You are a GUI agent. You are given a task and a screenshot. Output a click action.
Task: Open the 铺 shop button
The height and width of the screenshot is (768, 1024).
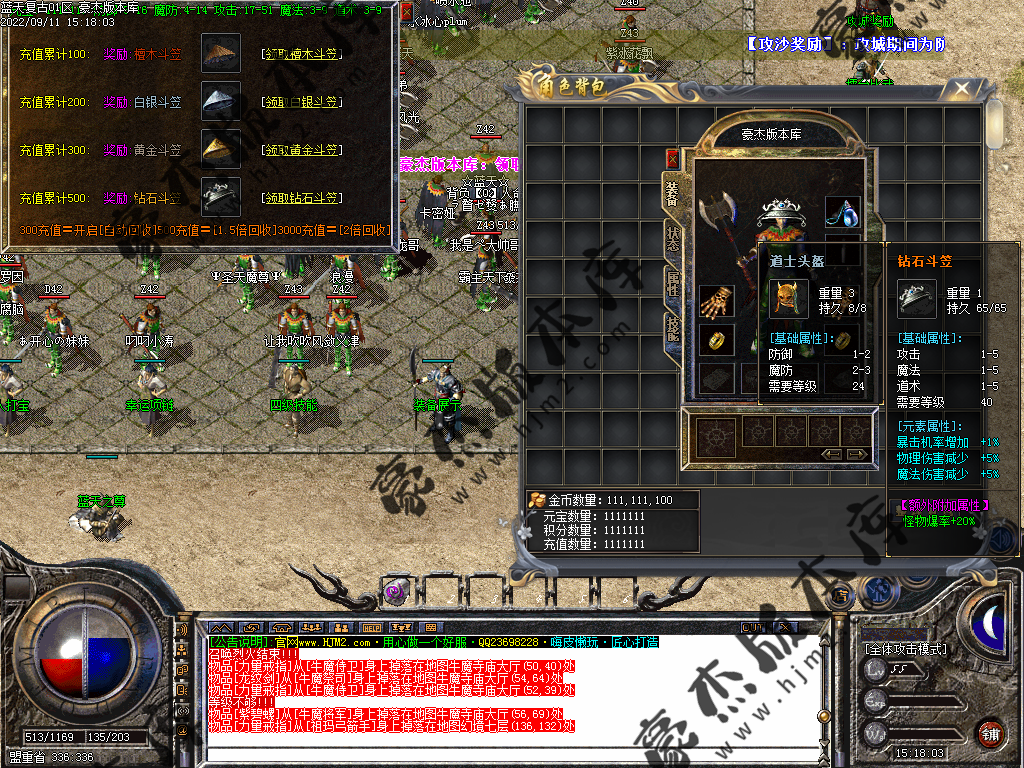pos(989,733)
